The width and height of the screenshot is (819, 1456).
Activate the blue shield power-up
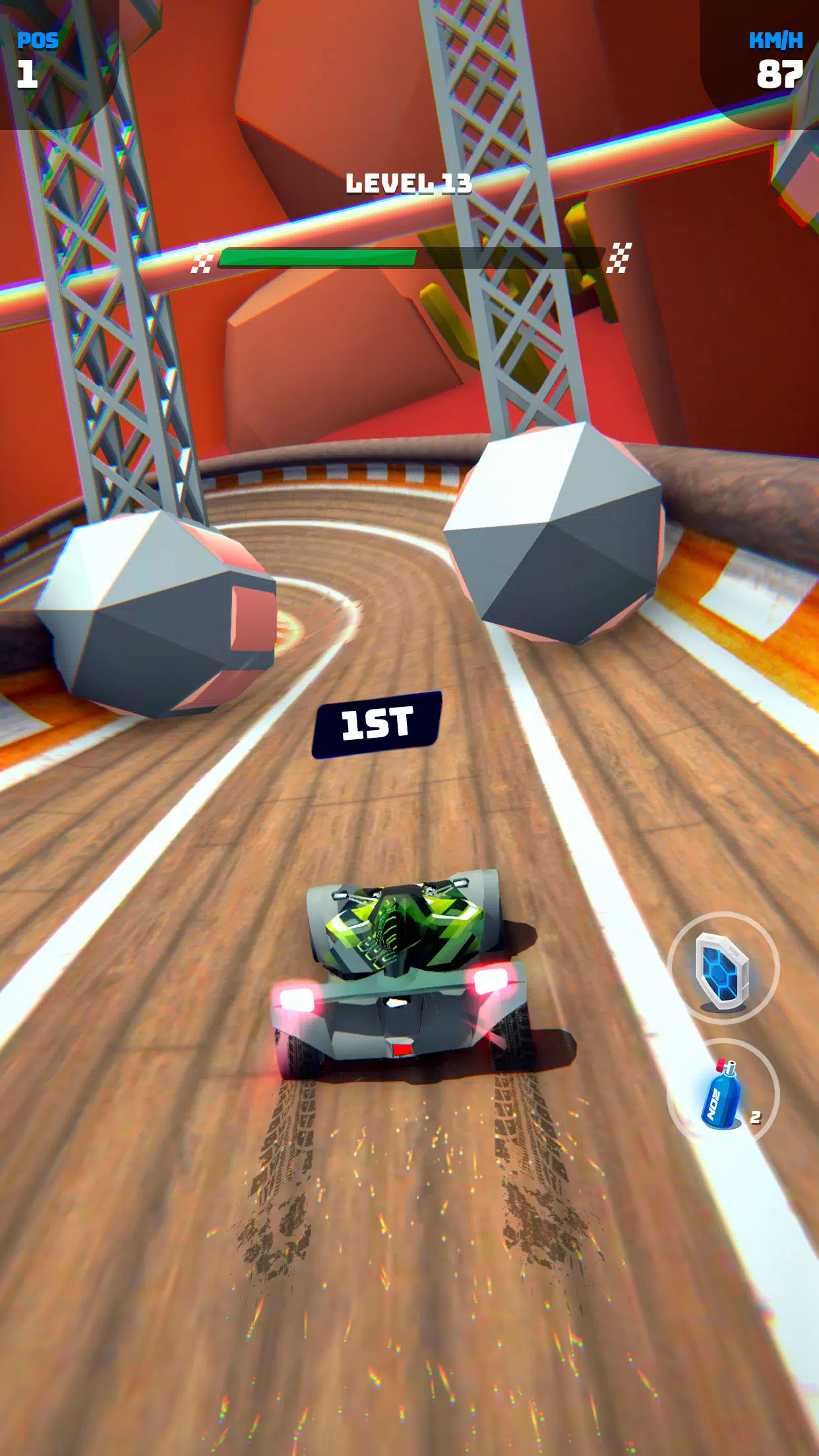point(723,968)
